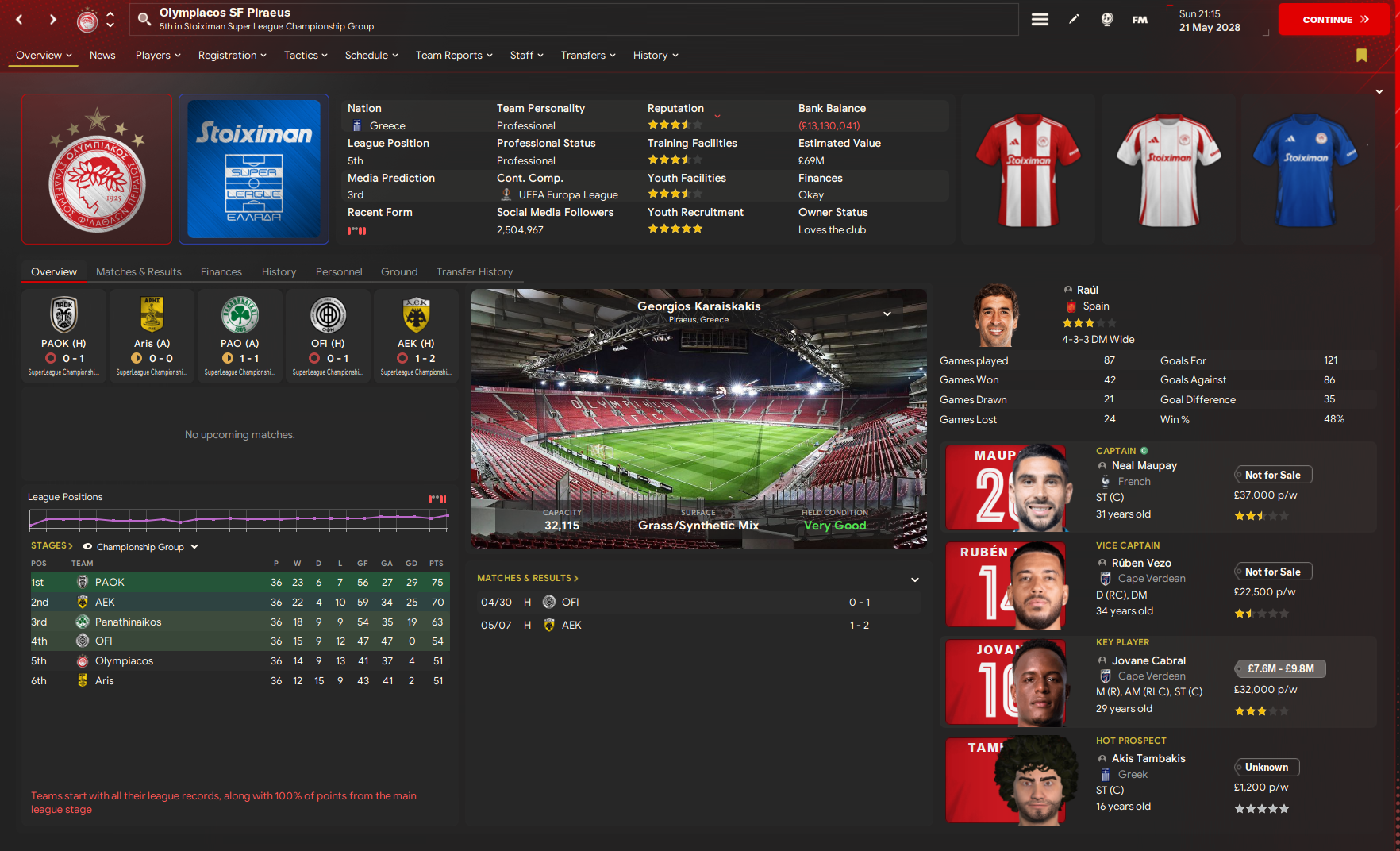Click the red Continue button
1400x851 pixels.
point(1333,20)
